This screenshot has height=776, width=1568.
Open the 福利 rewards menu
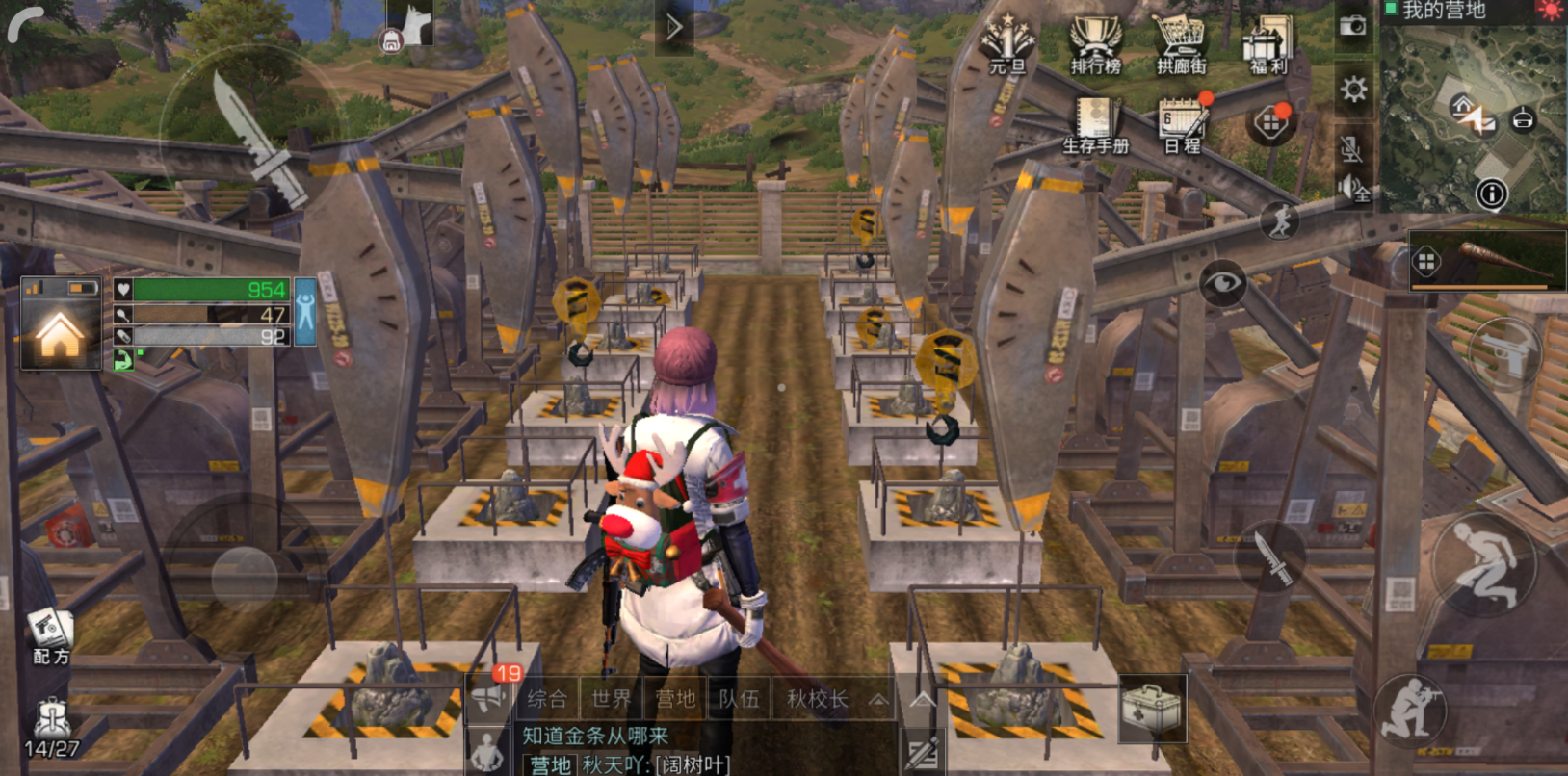coord(1268,45)
